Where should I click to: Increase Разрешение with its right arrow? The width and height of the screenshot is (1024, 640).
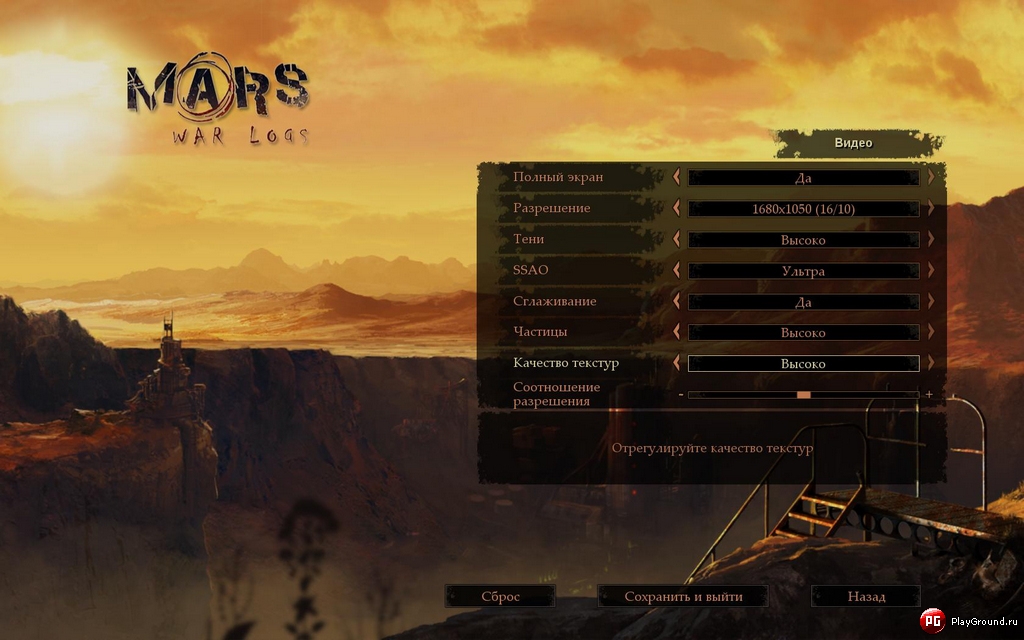tap(931, 208)
